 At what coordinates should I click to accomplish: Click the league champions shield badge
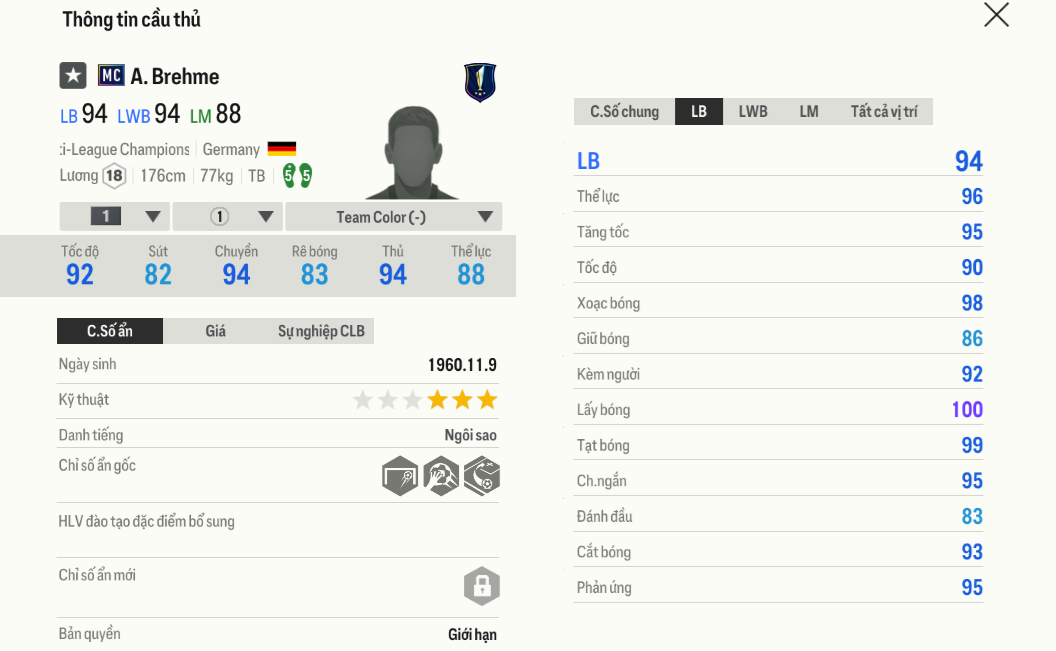[480, 82]
